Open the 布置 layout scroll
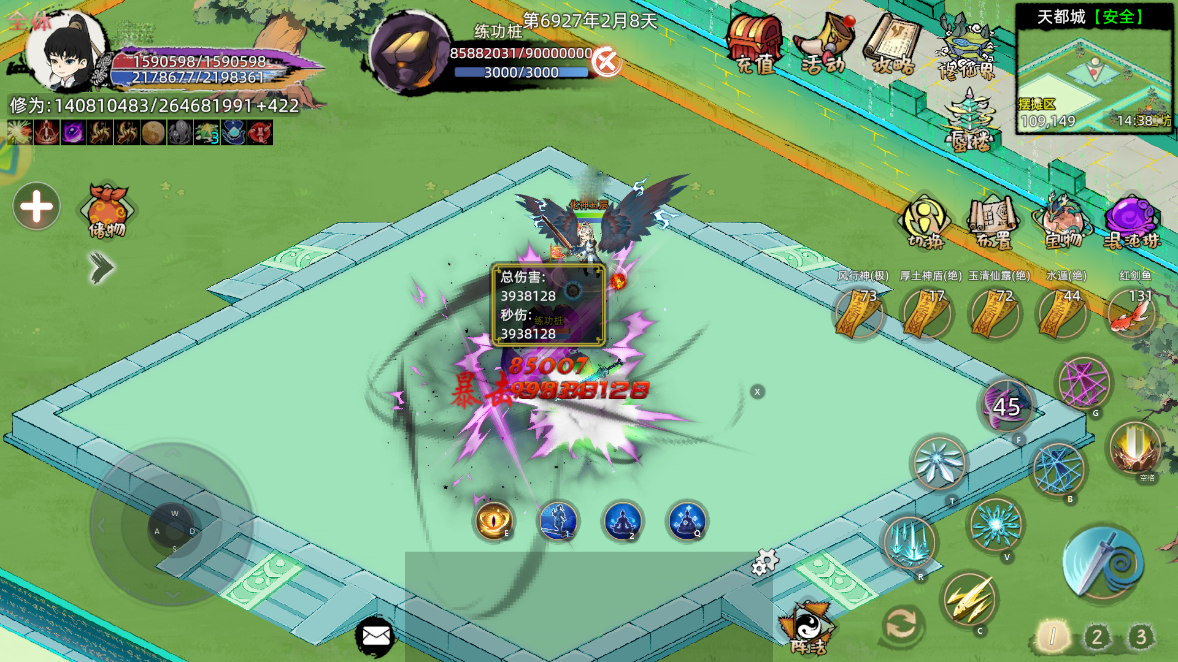Screen dimensions: 1178x662 coord(991,220)
